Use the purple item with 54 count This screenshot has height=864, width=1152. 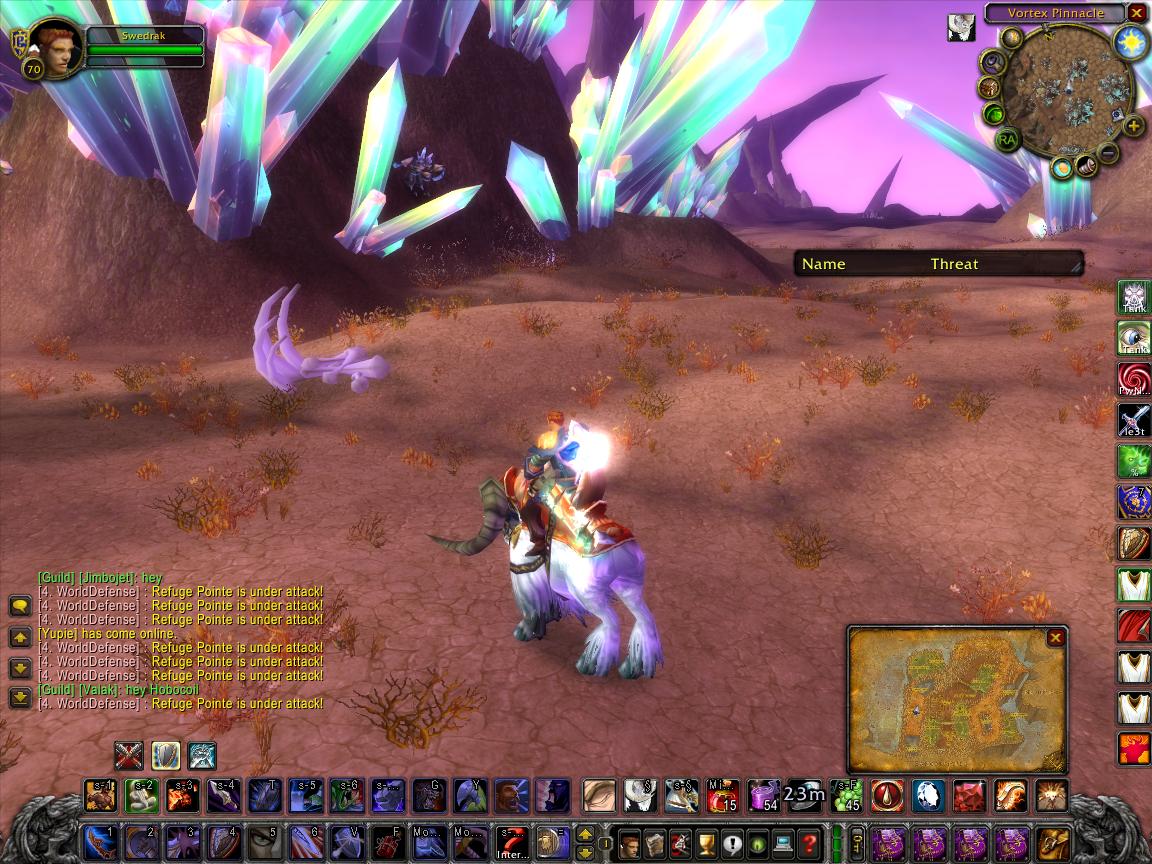tap(763, 796)
